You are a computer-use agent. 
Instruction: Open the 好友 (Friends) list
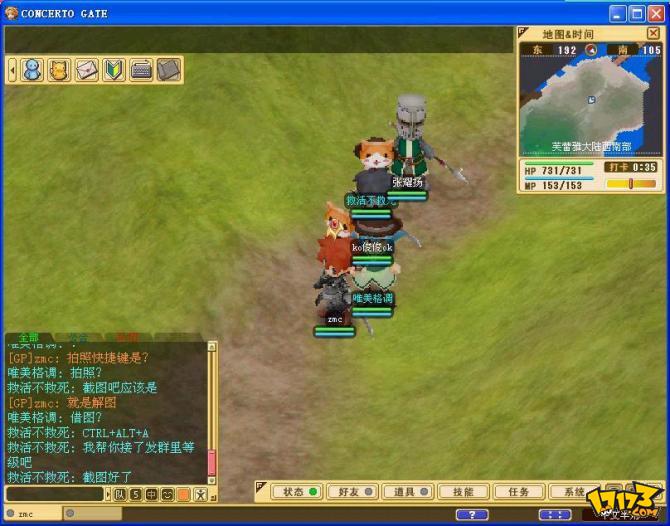[349, 492]
